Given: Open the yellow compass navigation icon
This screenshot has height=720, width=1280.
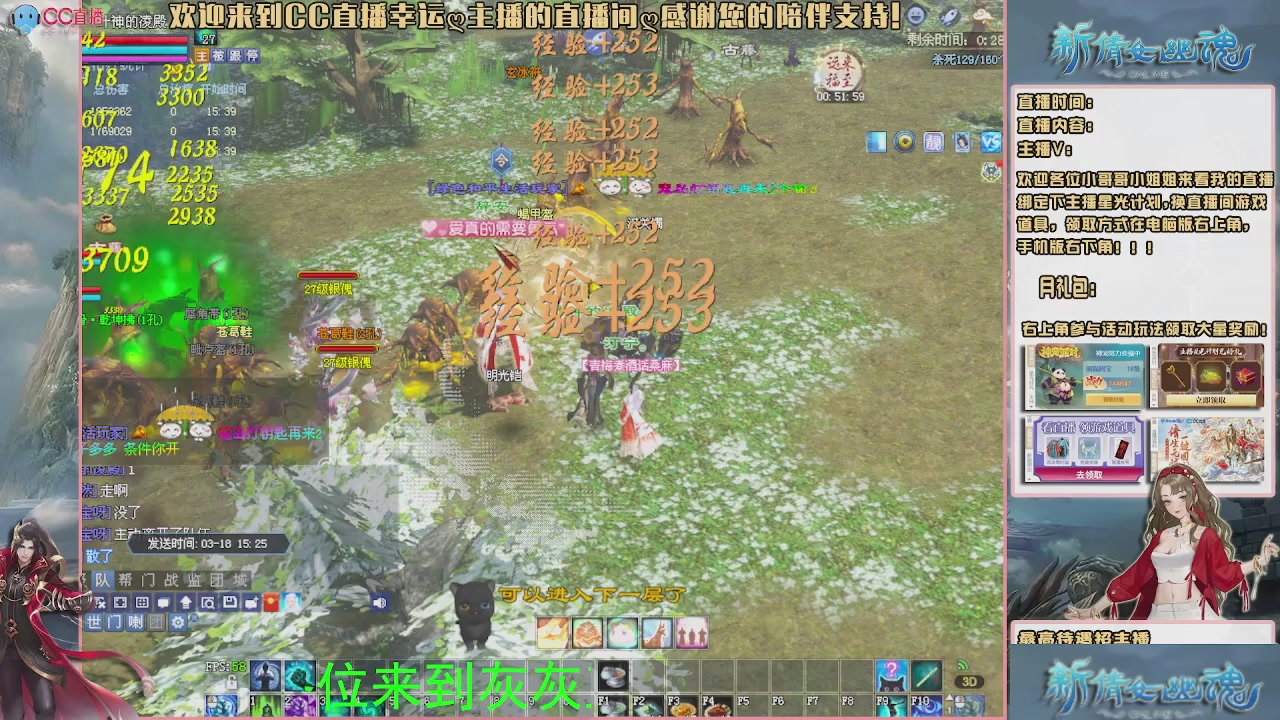Looking at the screenshot, I should (x=905, y=142).
